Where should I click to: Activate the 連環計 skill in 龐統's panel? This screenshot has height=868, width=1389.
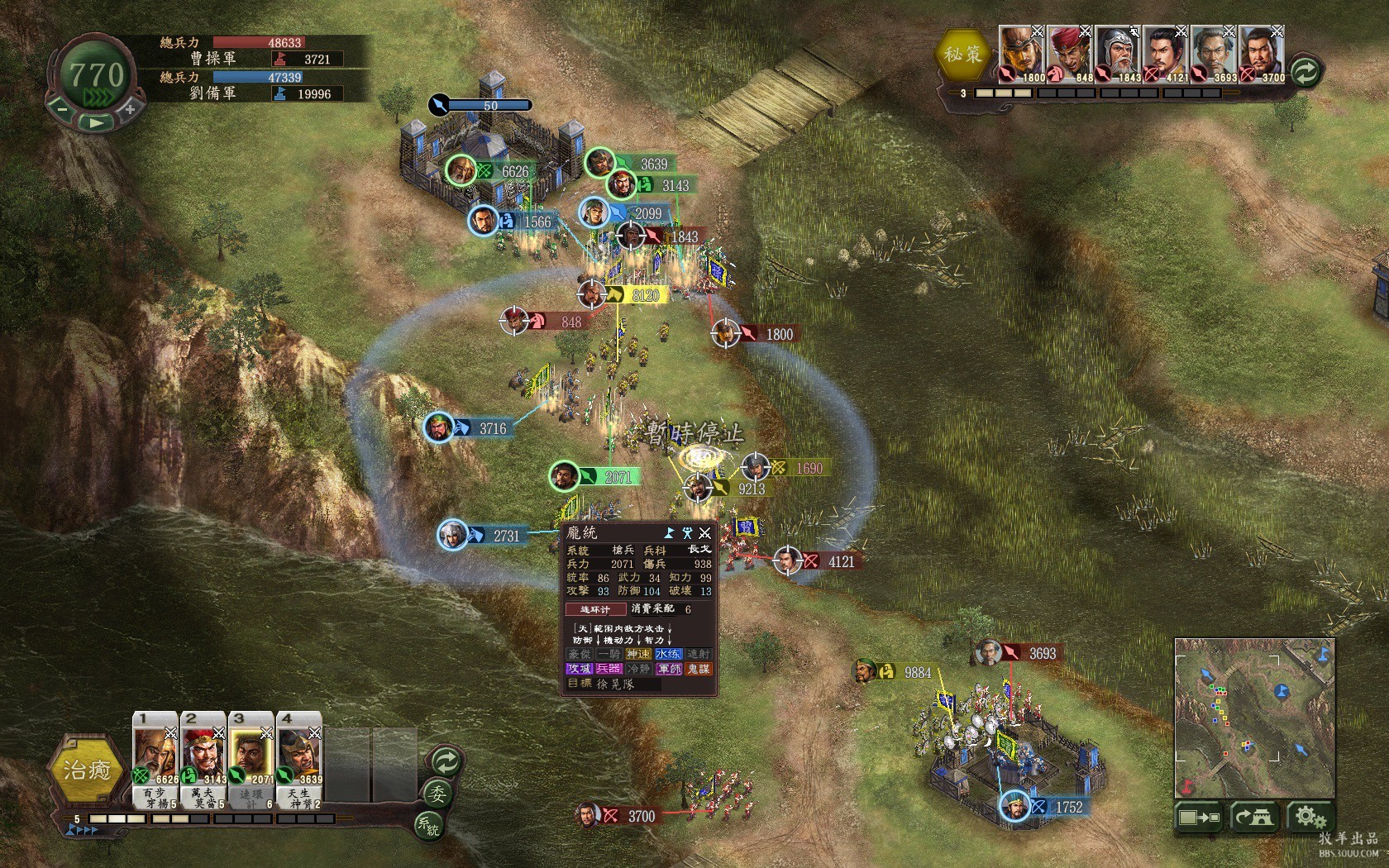(x=595, y=609)
